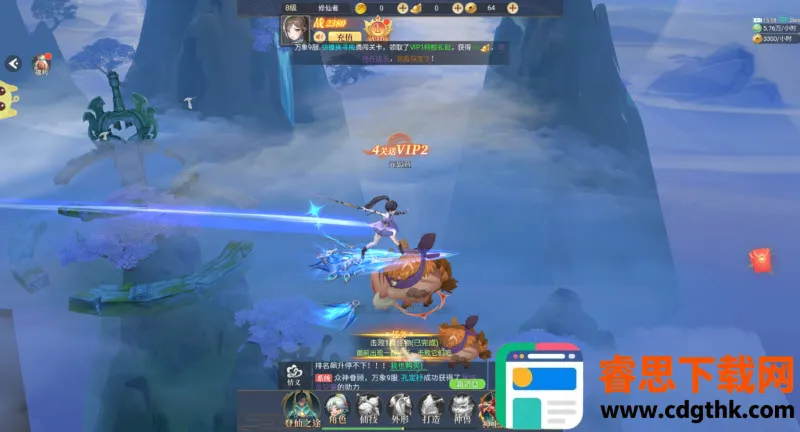Open the 福利 welfare rewards icon
800x432 pixels.
pos(42,63)
